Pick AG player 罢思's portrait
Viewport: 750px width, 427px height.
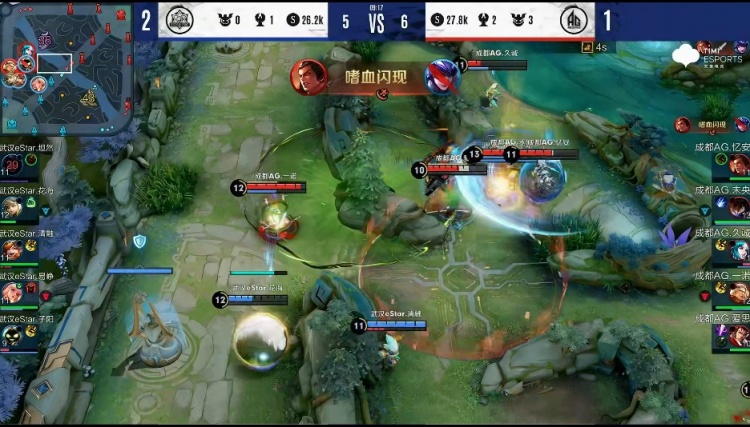click(737, 337)
